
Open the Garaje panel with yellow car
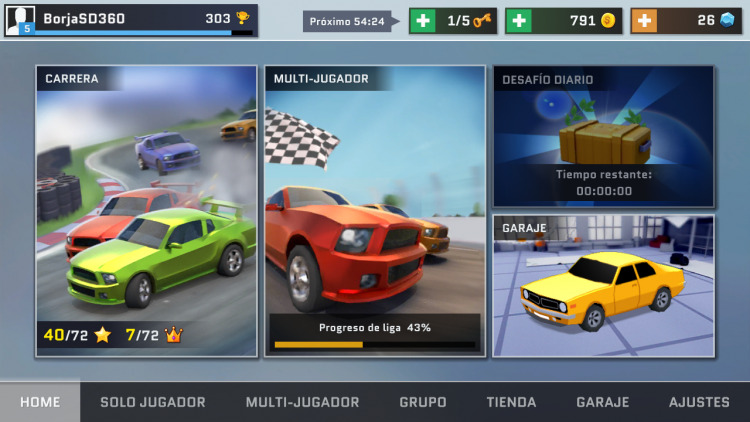pyautogui.click(x=603, y=286)
